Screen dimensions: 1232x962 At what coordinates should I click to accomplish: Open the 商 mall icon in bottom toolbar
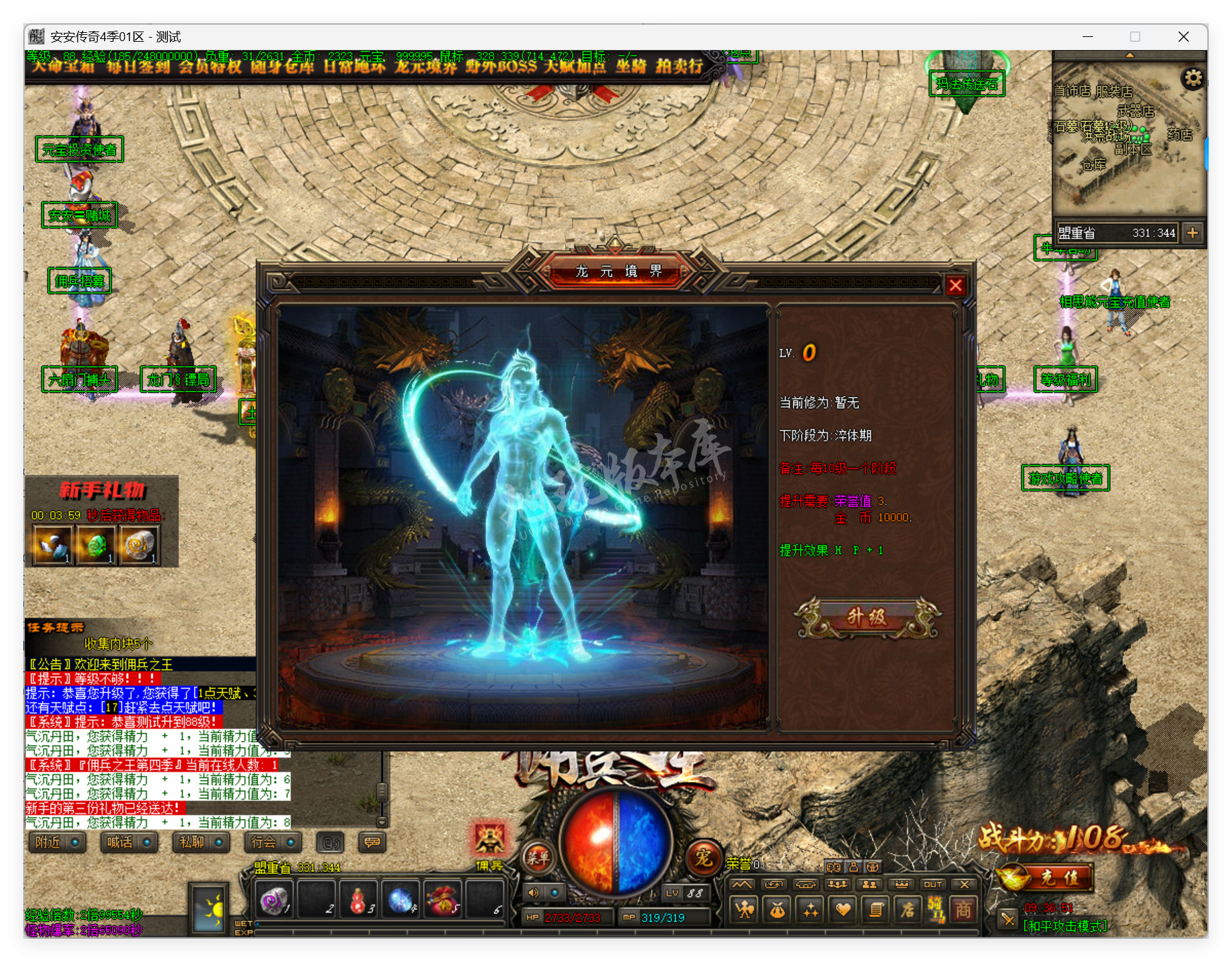(x=964, y=909)
